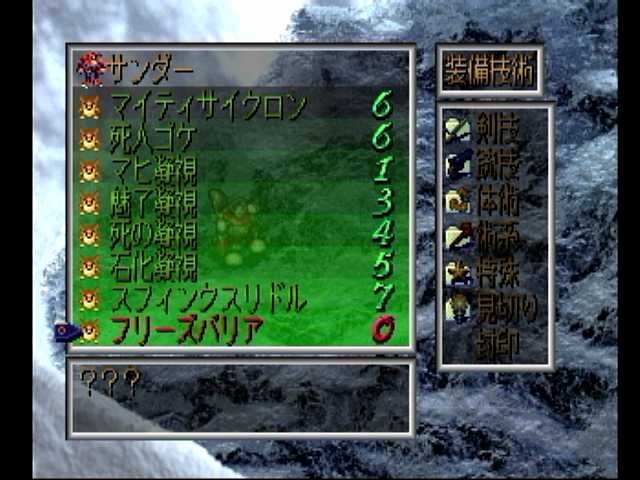Select the マヒ凝視 skill
The height and width of the screenshot is (480, 640).
153,169
